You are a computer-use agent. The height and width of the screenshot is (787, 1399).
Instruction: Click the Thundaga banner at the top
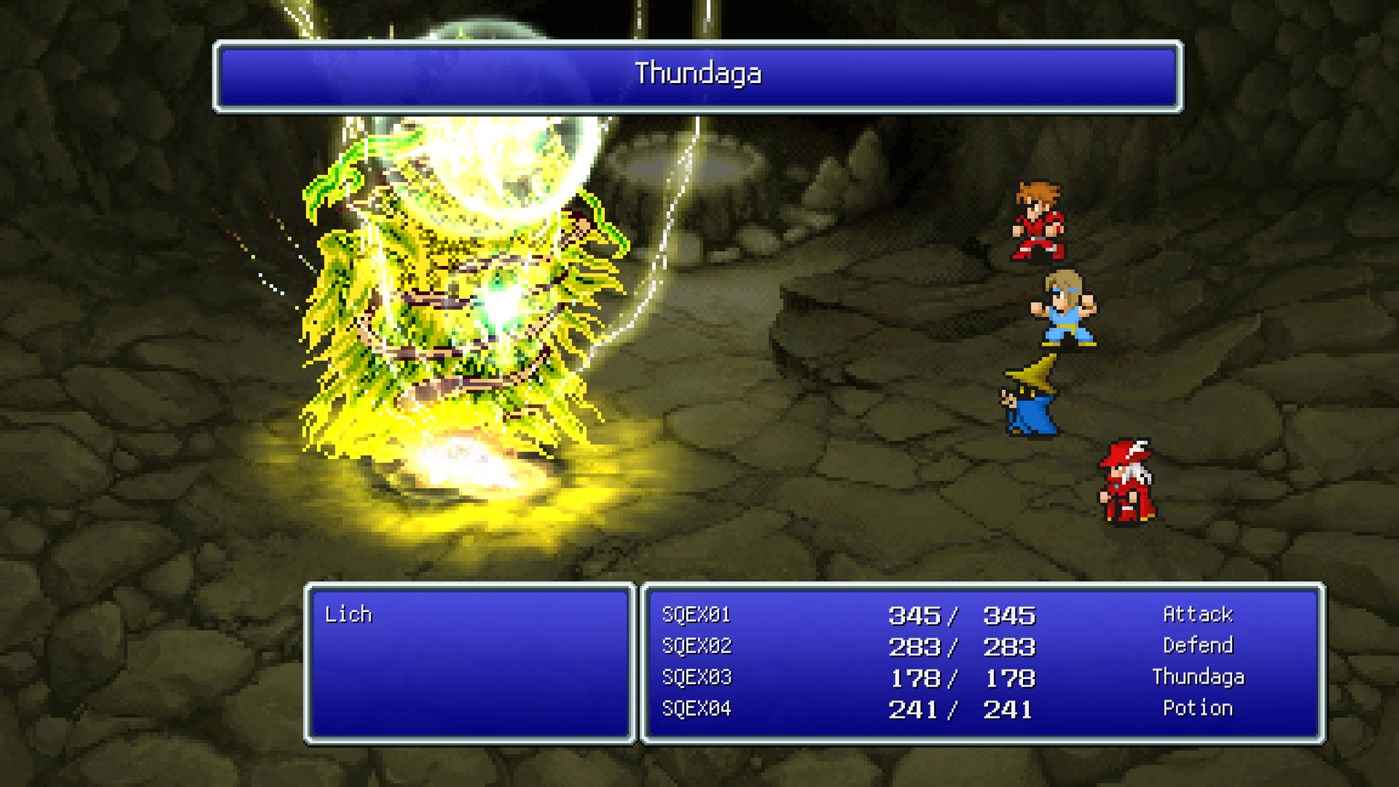point(697,73)
